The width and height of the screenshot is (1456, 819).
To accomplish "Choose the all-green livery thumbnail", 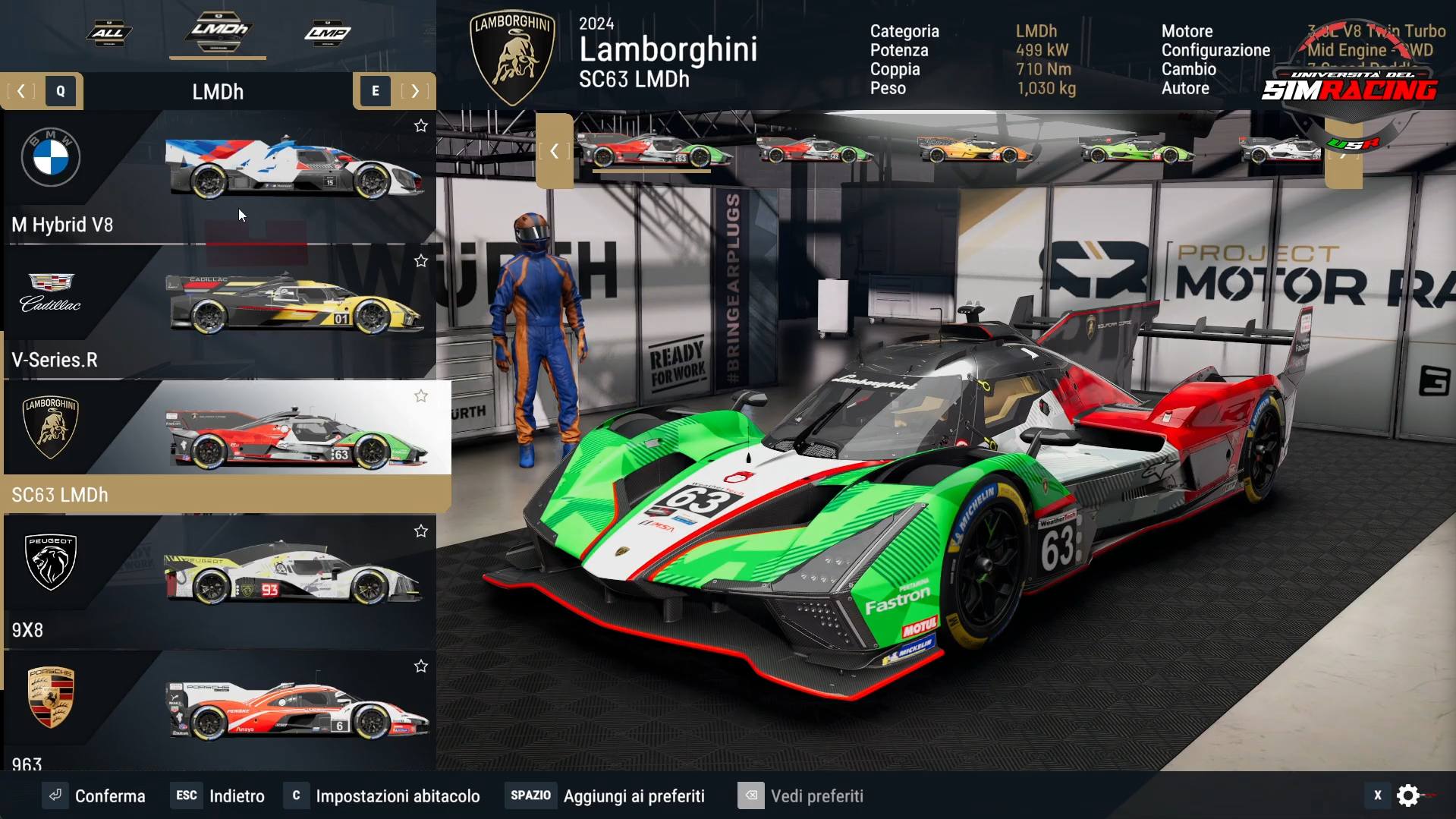I will tap(1136, 150).
